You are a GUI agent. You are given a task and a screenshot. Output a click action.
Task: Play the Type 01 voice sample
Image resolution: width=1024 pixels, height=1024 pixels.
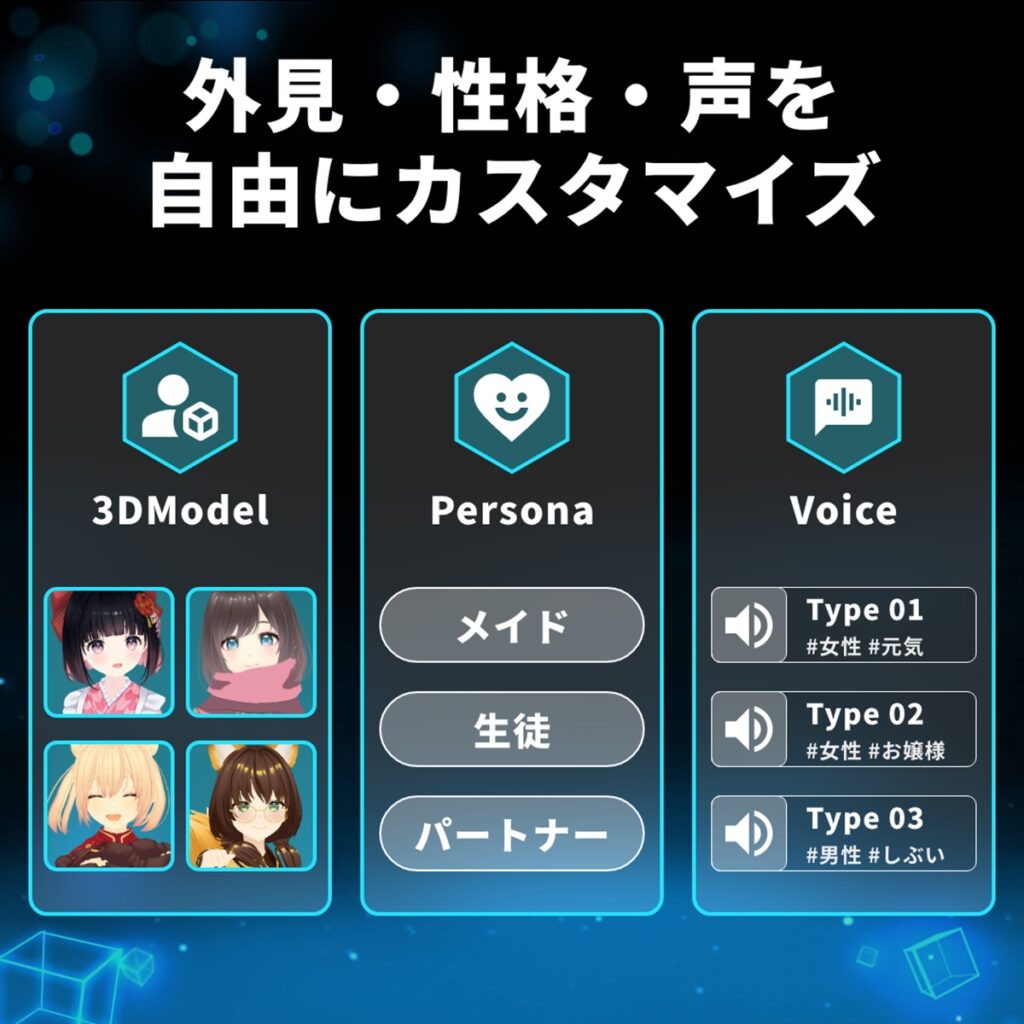749,625
